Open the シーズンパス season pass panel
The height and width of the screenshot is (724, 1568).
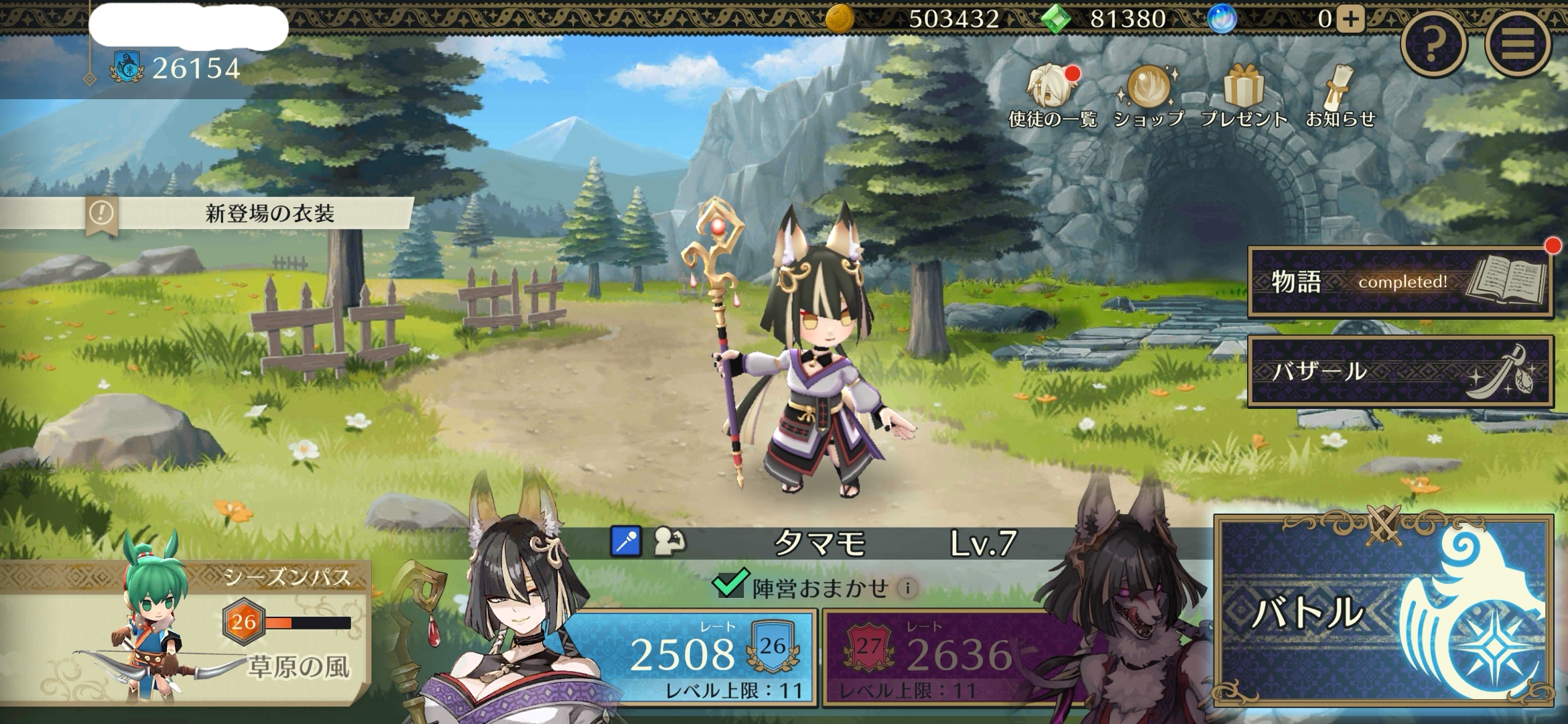tap(184, 630)
